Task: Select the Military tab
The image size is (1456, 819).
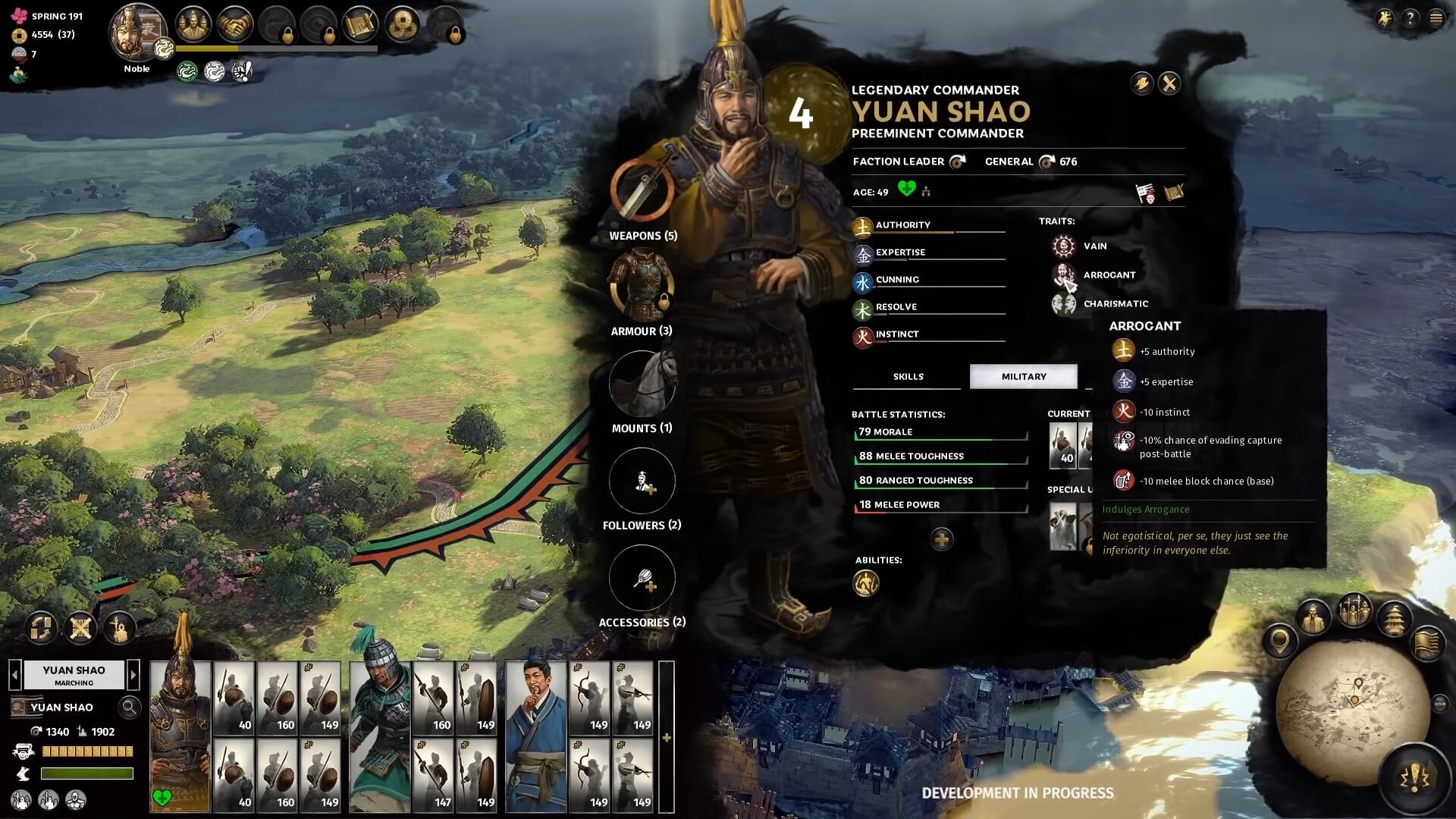Action: [1023, 376]
